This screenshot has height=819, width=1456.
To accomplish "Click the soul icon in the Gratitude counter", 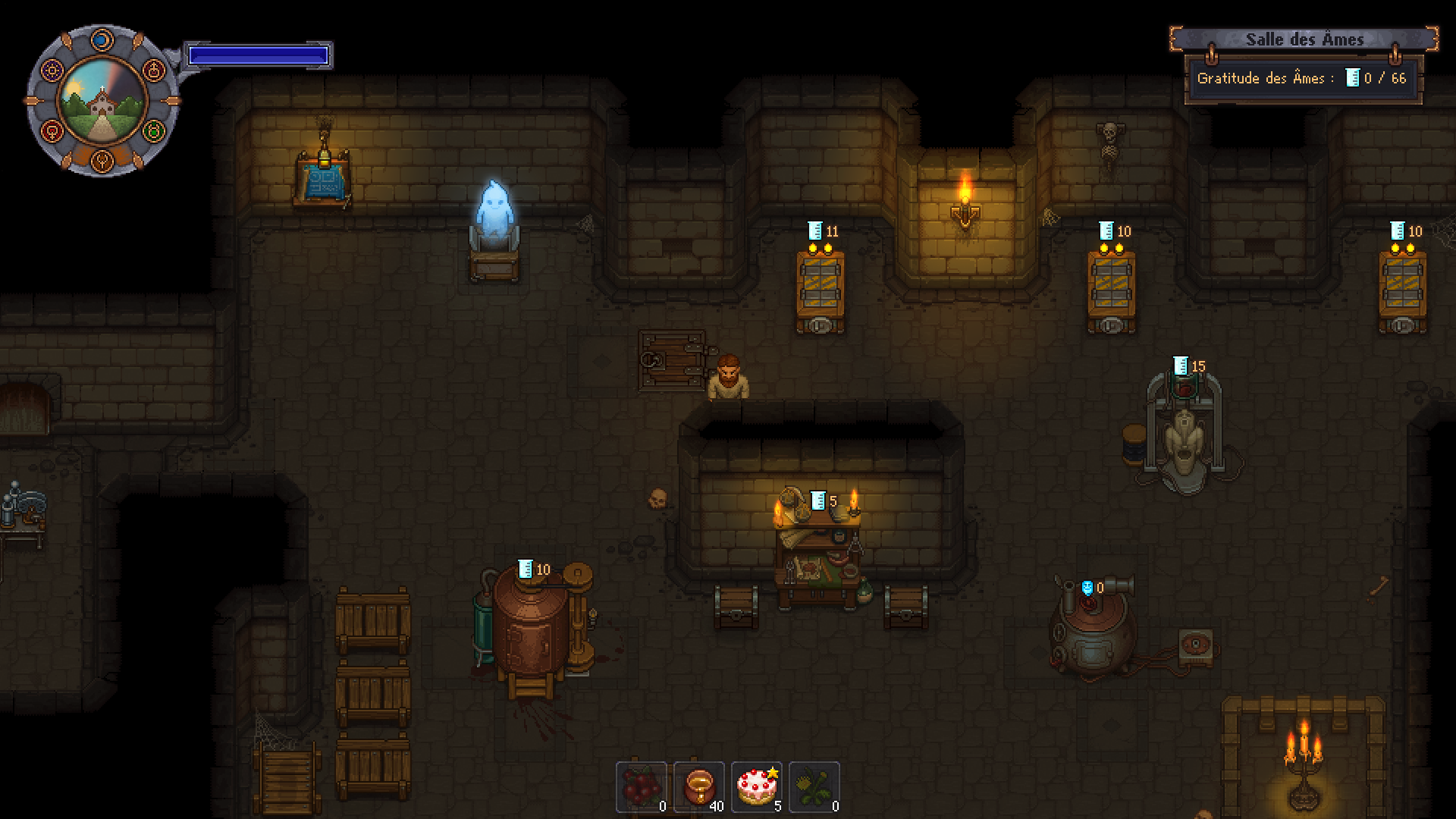I will (1354, 77).
